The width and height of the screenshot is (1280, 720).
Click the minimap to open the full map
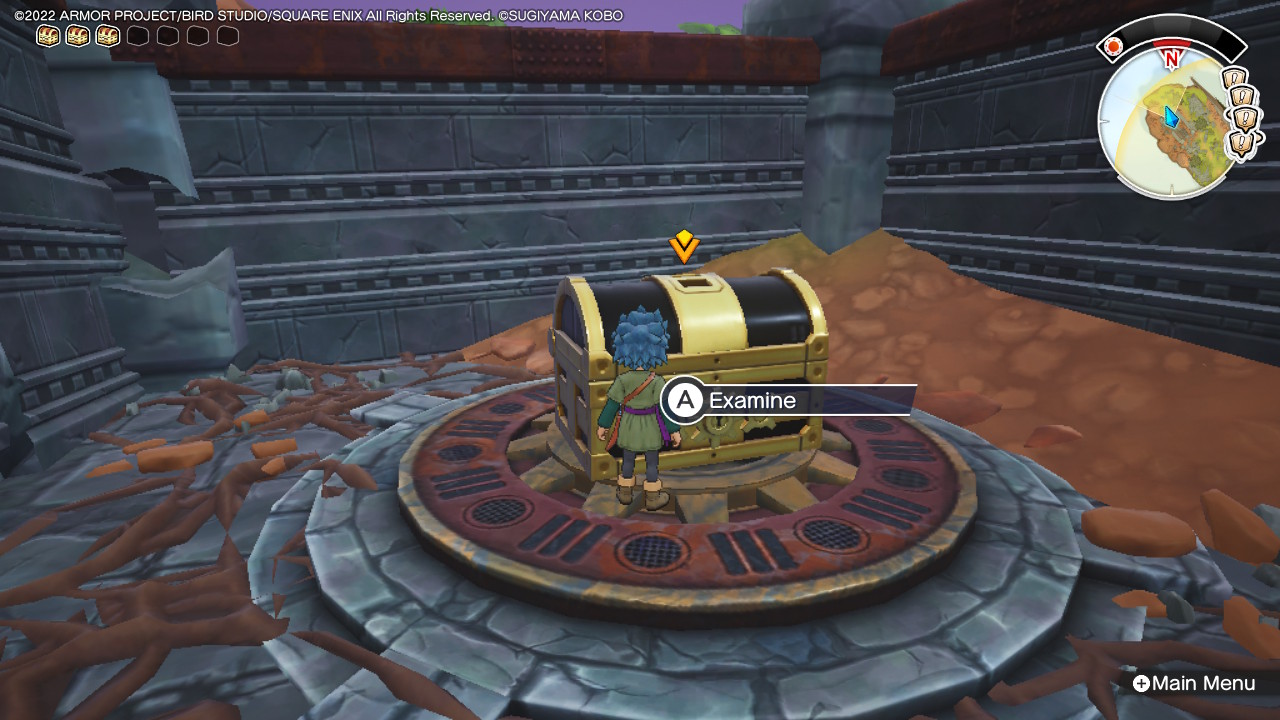[x=1168, y=120]
